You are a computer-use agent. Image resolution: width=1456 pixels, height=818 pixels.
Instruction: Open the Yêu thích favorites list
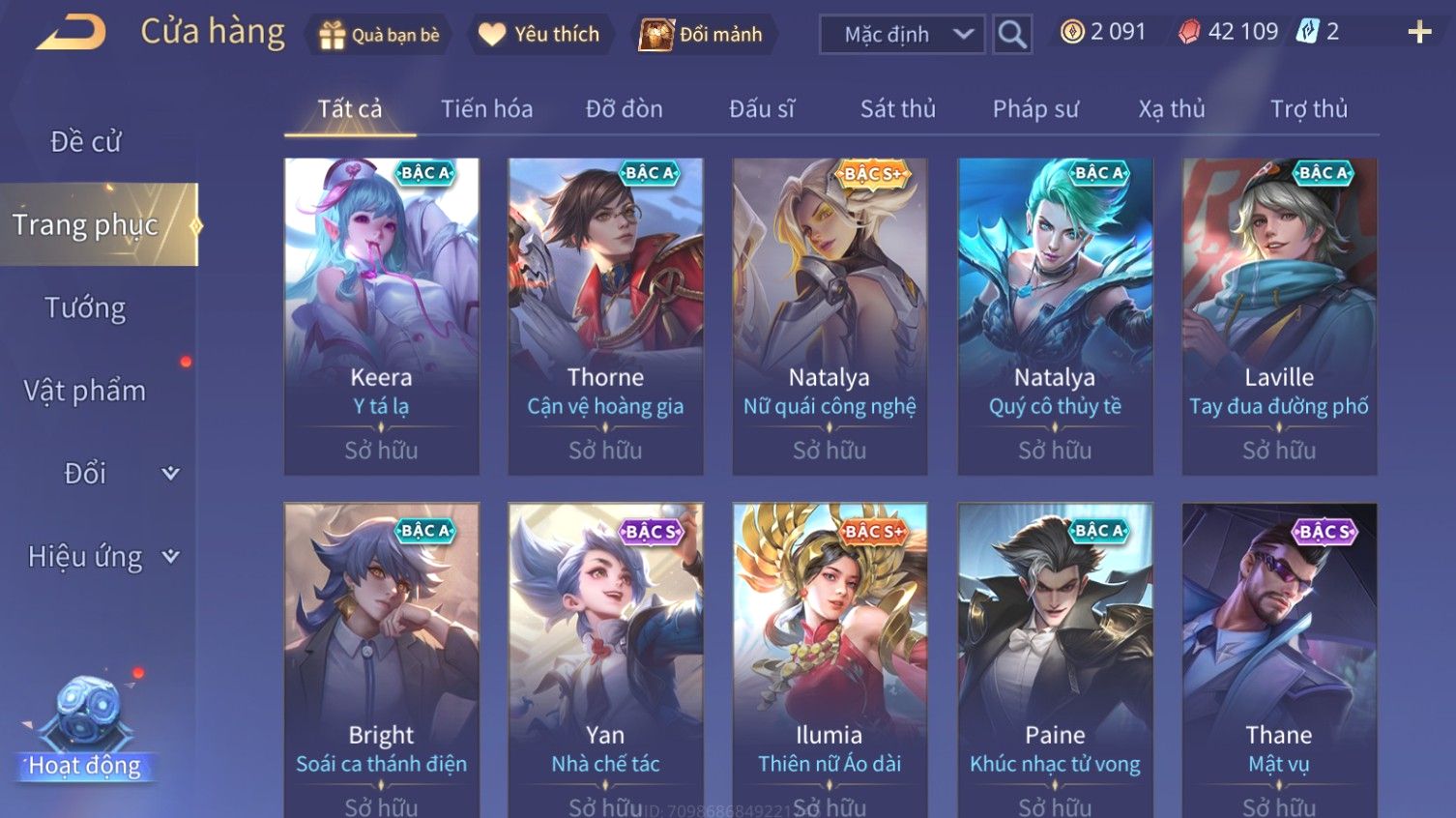[x=539, y=35]
